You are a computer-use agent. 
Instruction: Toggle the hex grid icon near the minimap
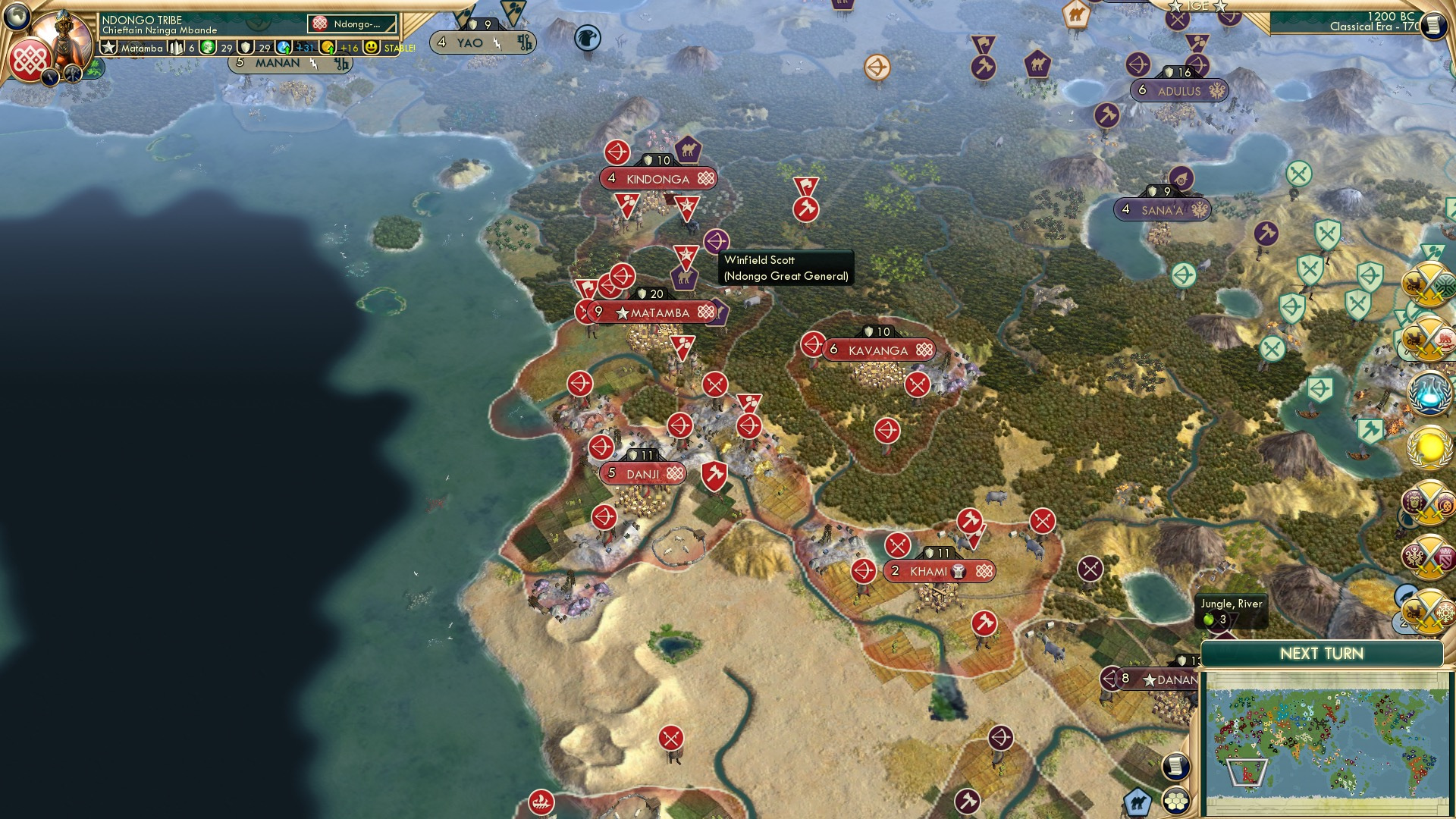(x=1175, y=802)
